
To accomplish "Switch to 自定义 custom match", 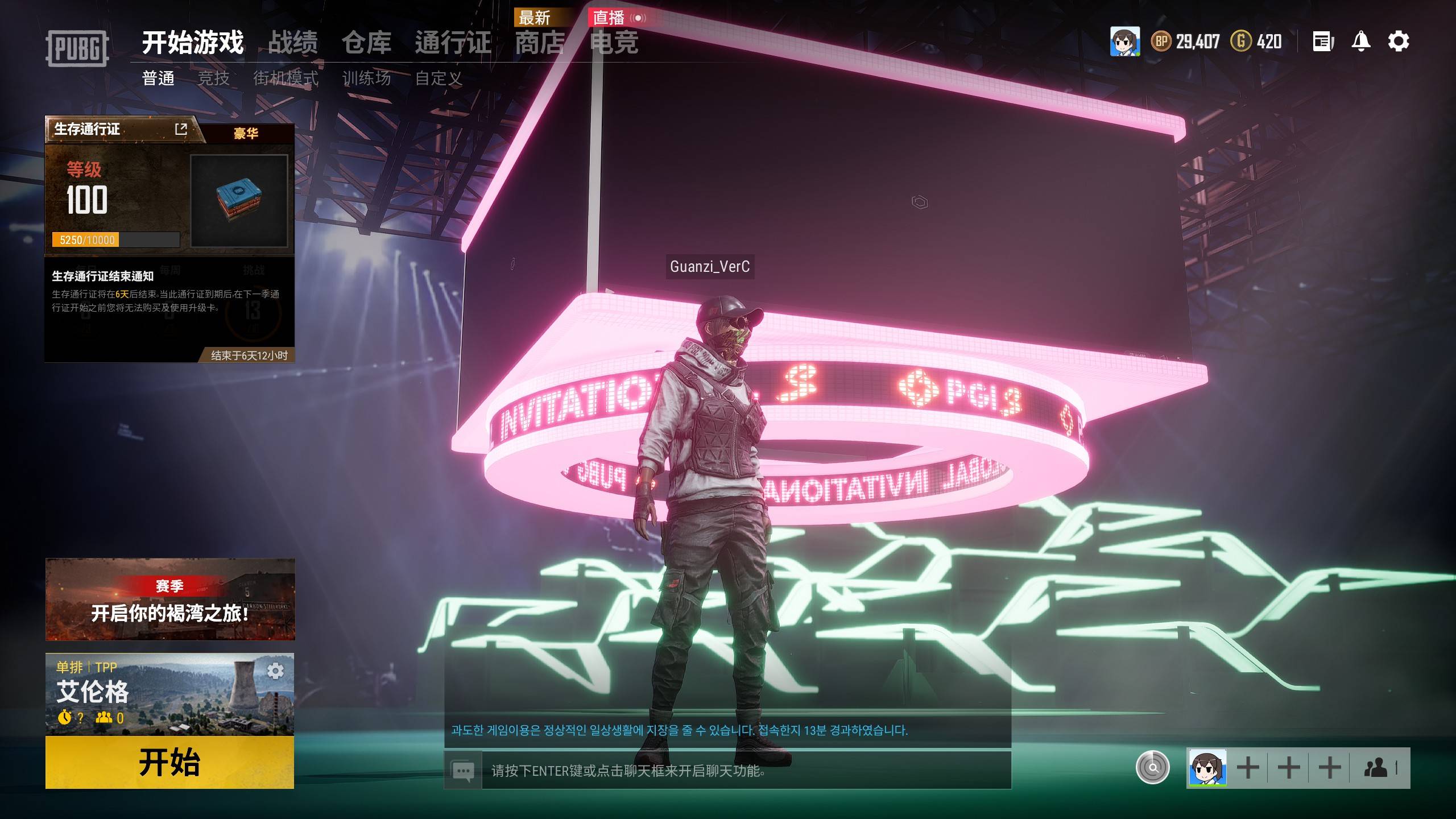I will 439,78.
